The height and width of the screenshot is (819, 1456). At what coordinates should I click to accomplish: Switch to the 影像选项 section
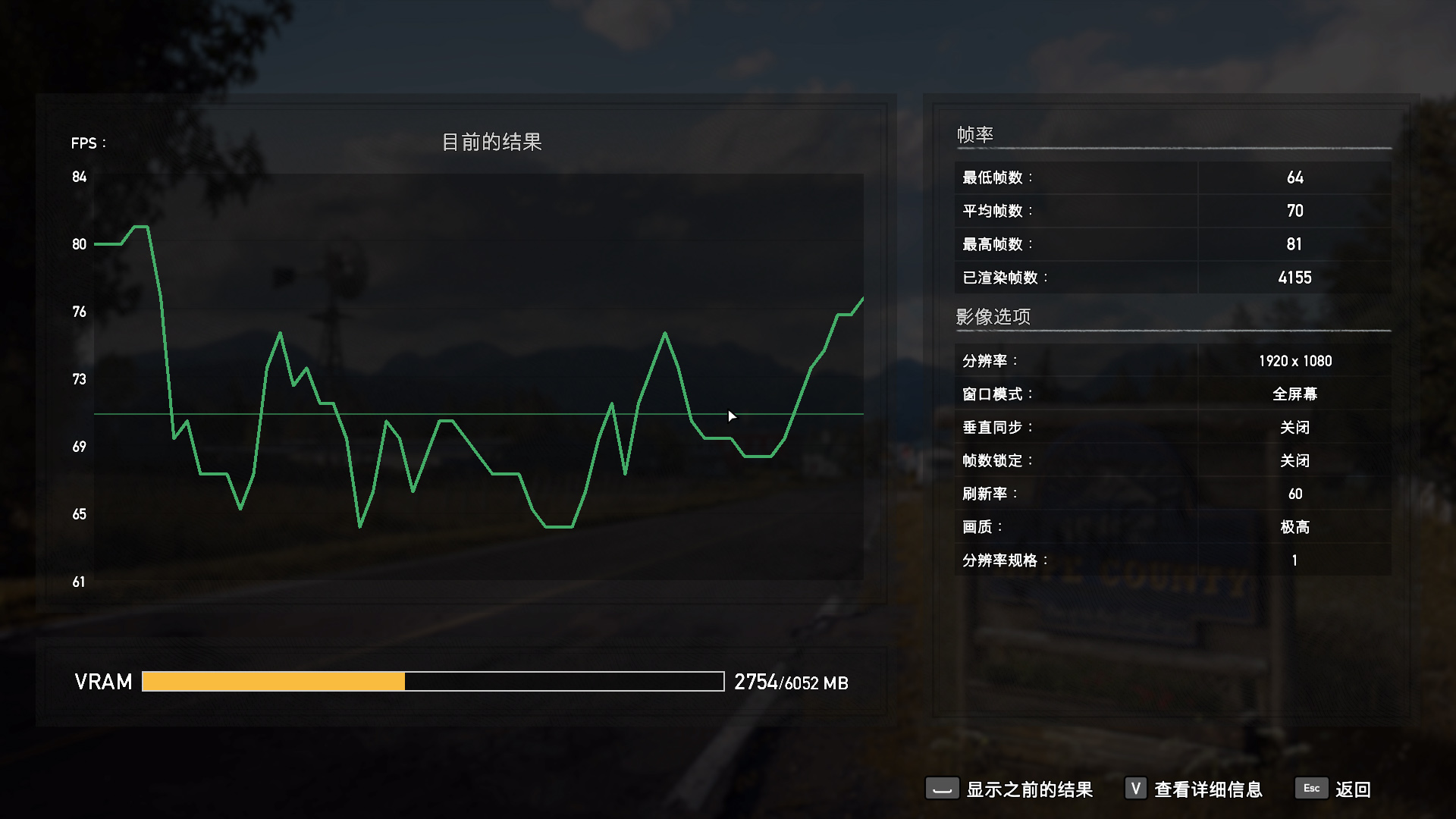click(993, 316)
